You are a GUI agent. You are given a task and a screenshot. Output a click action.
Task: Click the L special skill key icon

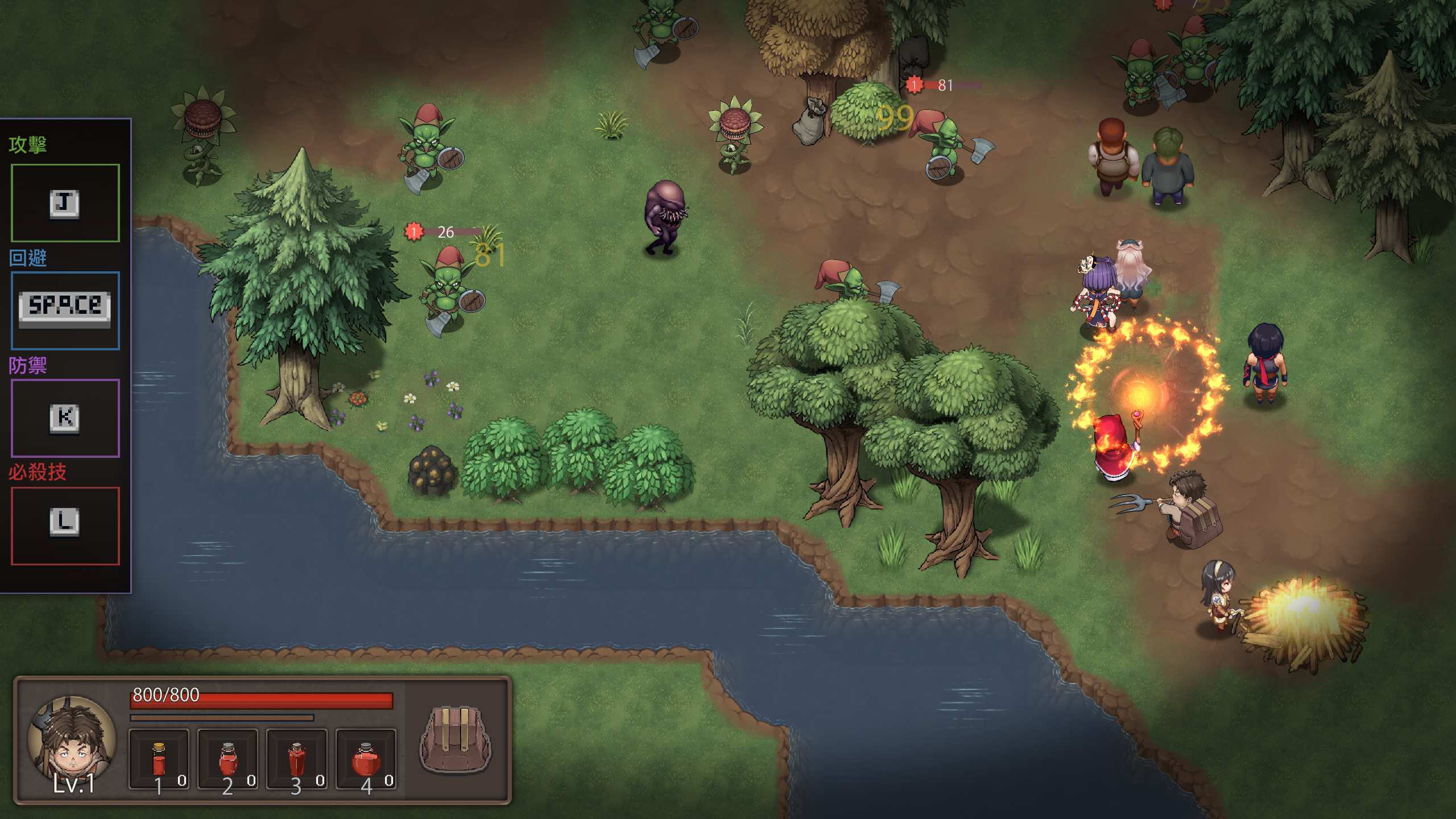[64, 523]
